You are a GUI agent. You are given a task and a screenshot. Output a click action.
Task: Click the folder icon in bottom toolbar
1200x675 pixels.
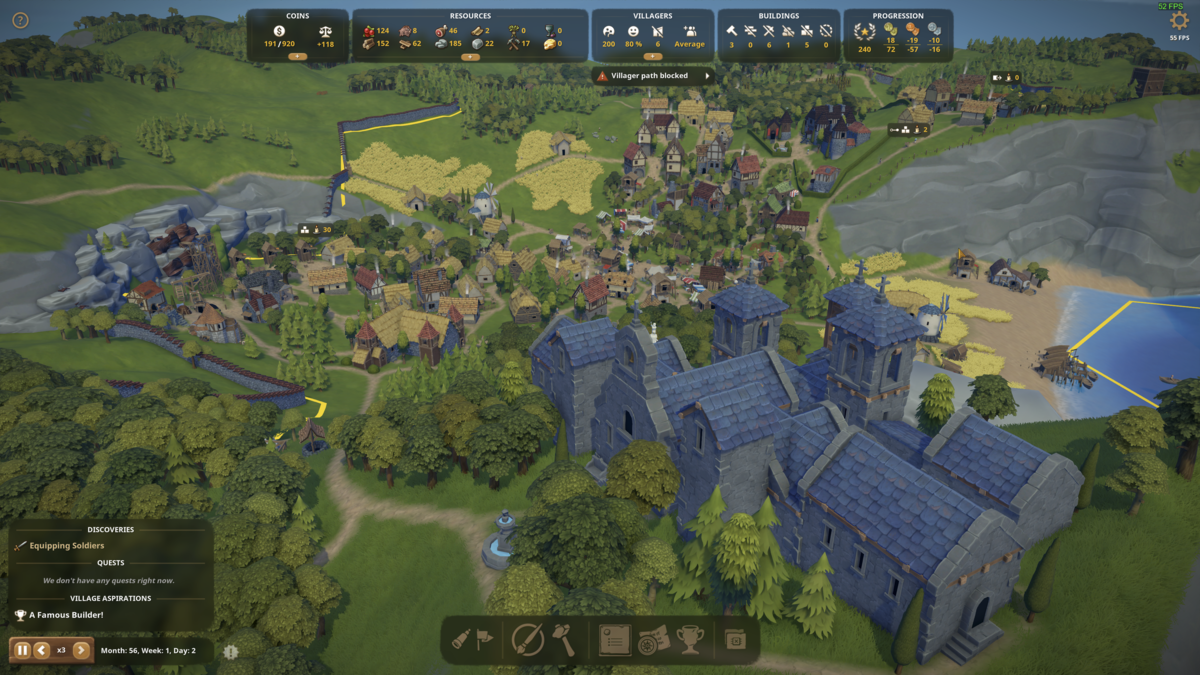(x=736, y=640)
